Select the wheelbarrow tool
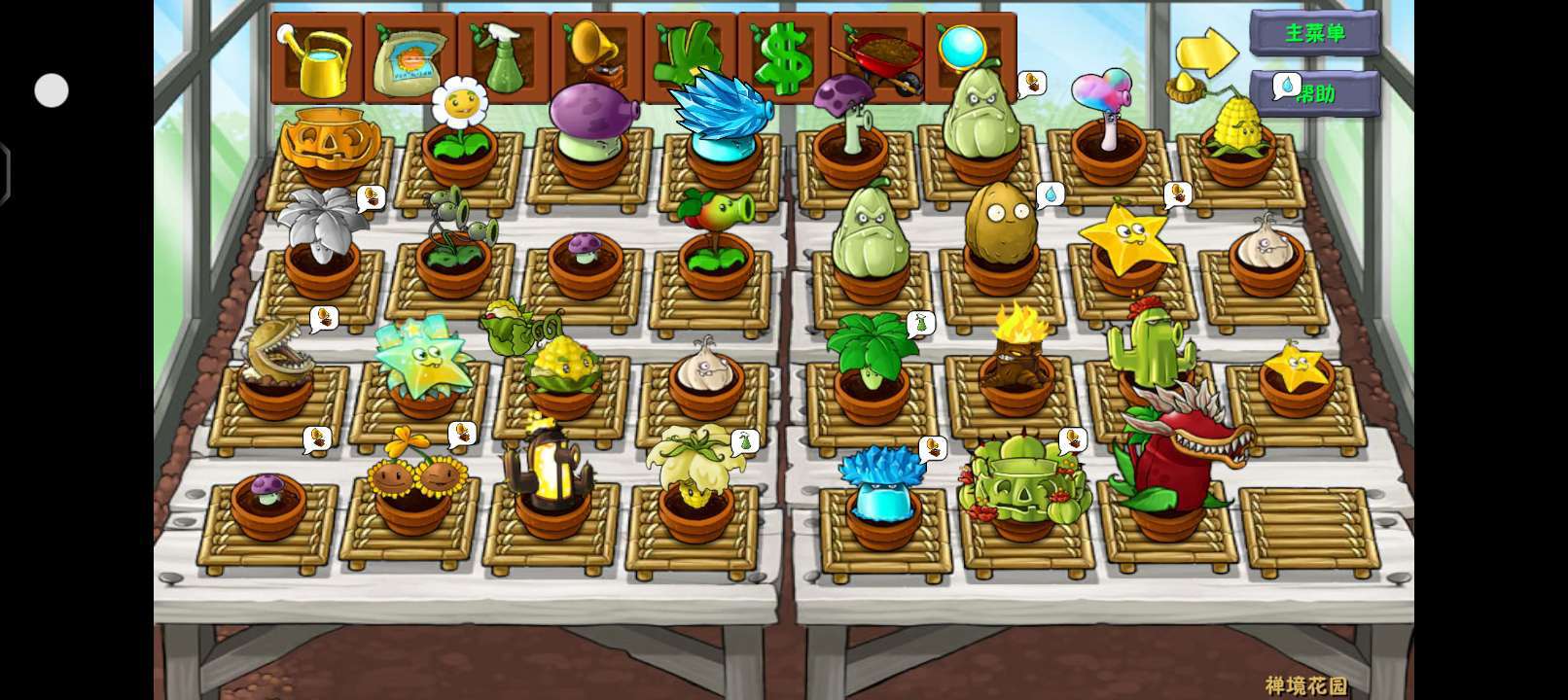 (x=876, y=58)
